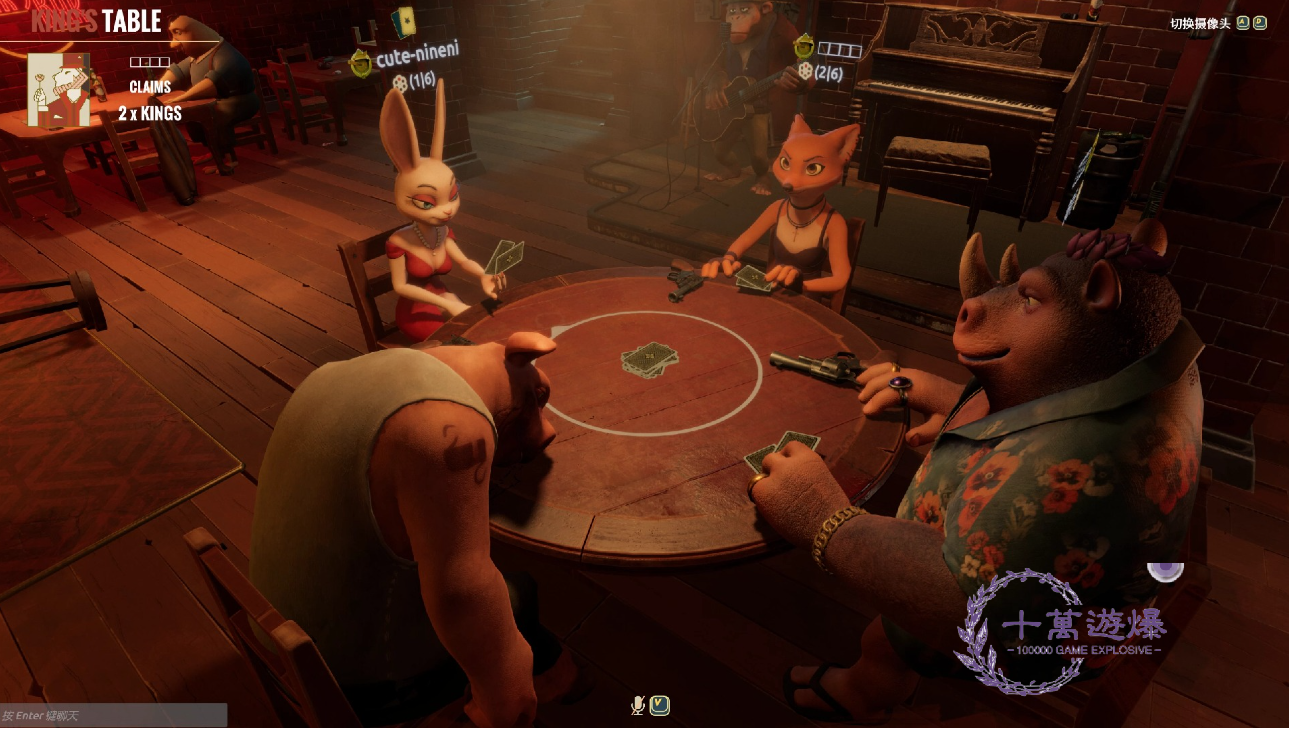
Task: Click the card deck icon above cute-nineni's name
Action: pos(404,22)
